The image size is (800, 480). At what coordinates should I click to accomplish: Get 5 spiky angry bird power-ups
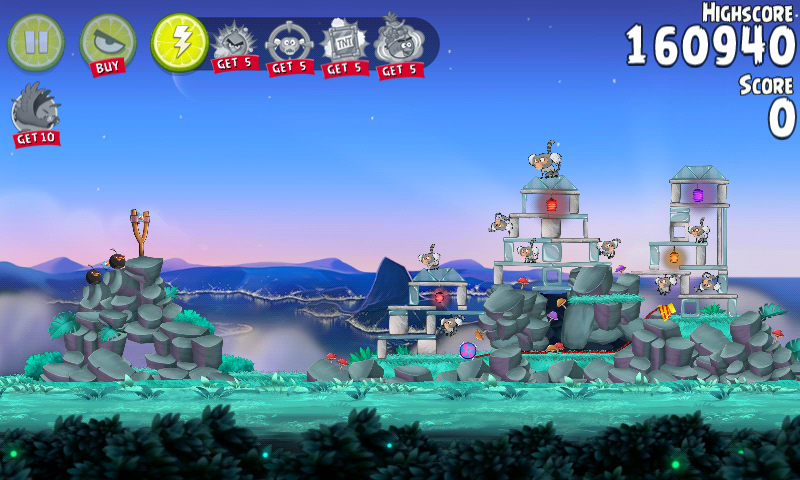(236, 46)
